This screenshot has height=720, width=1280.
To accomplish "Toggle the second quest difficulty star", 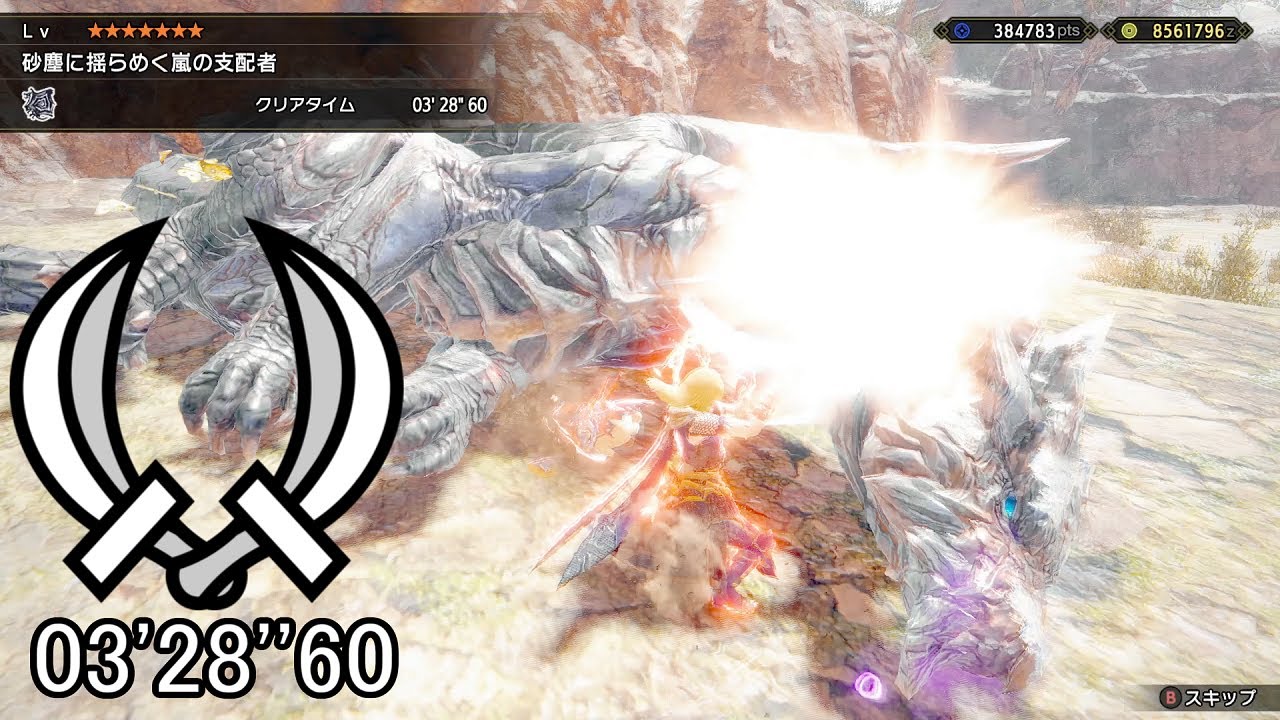I will [111, 31].
